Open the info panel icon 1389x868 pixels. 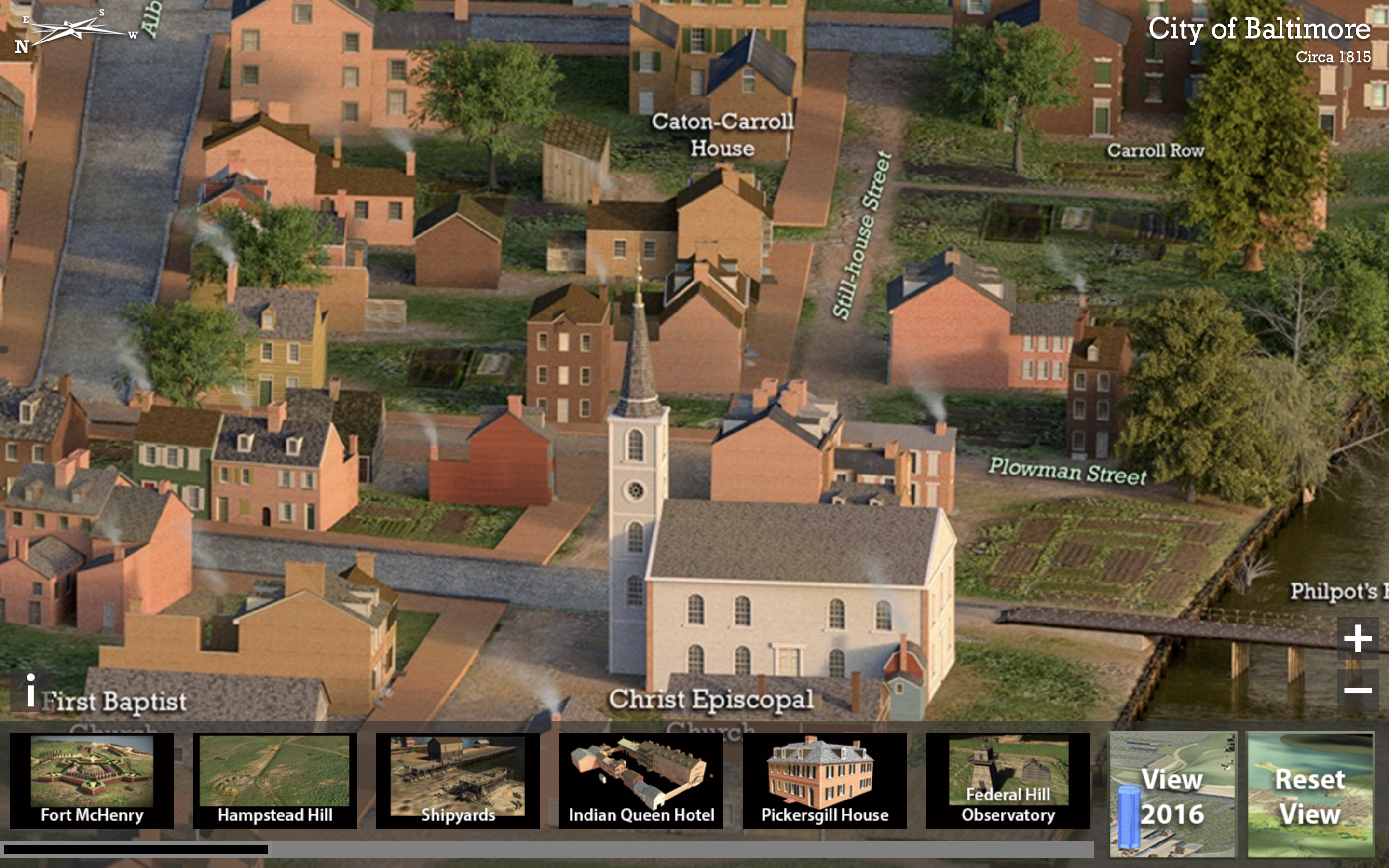(30, 691)
